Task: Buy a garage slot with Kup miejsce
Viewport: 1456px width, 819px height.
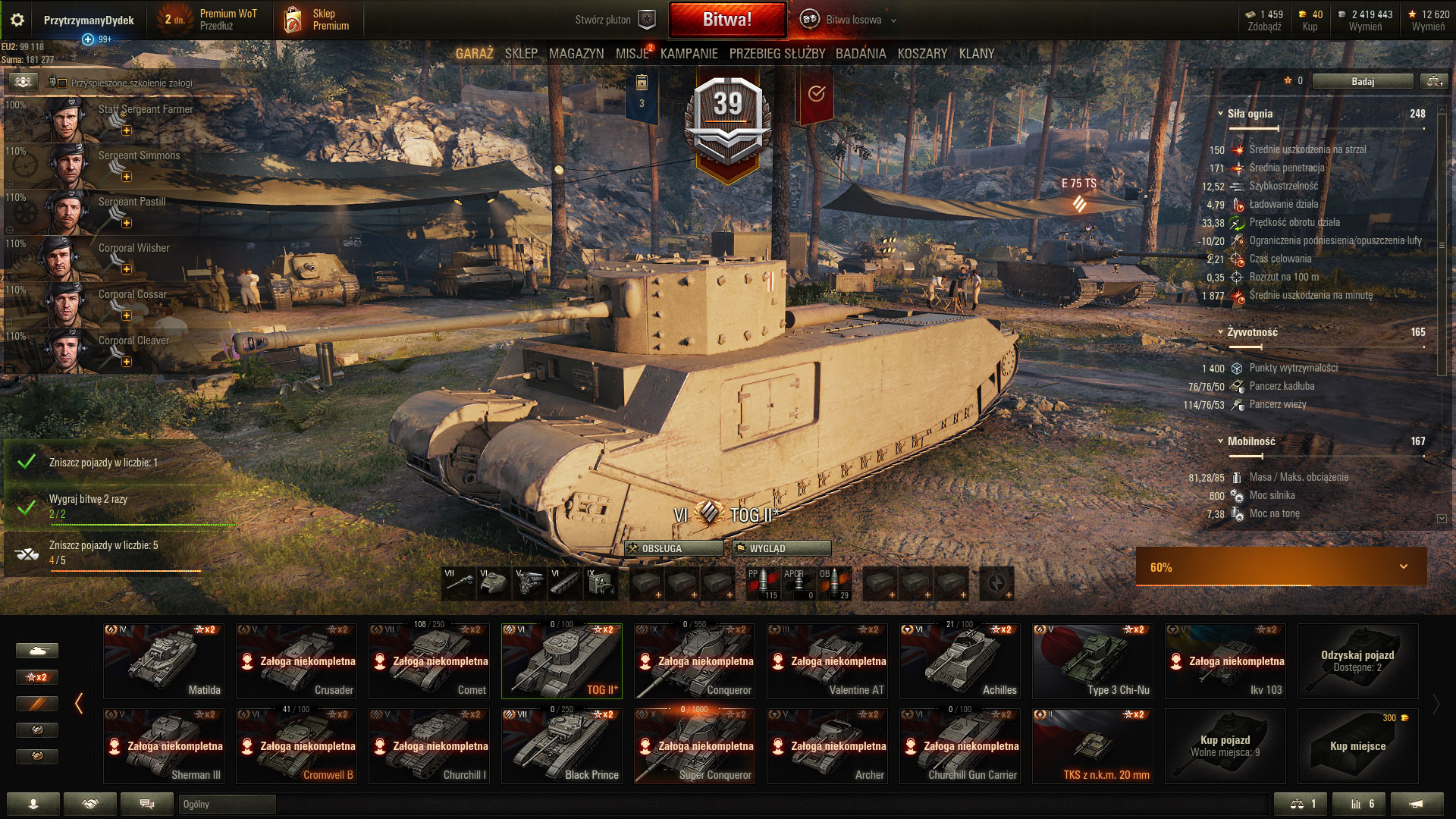Action: point(1357,745)
